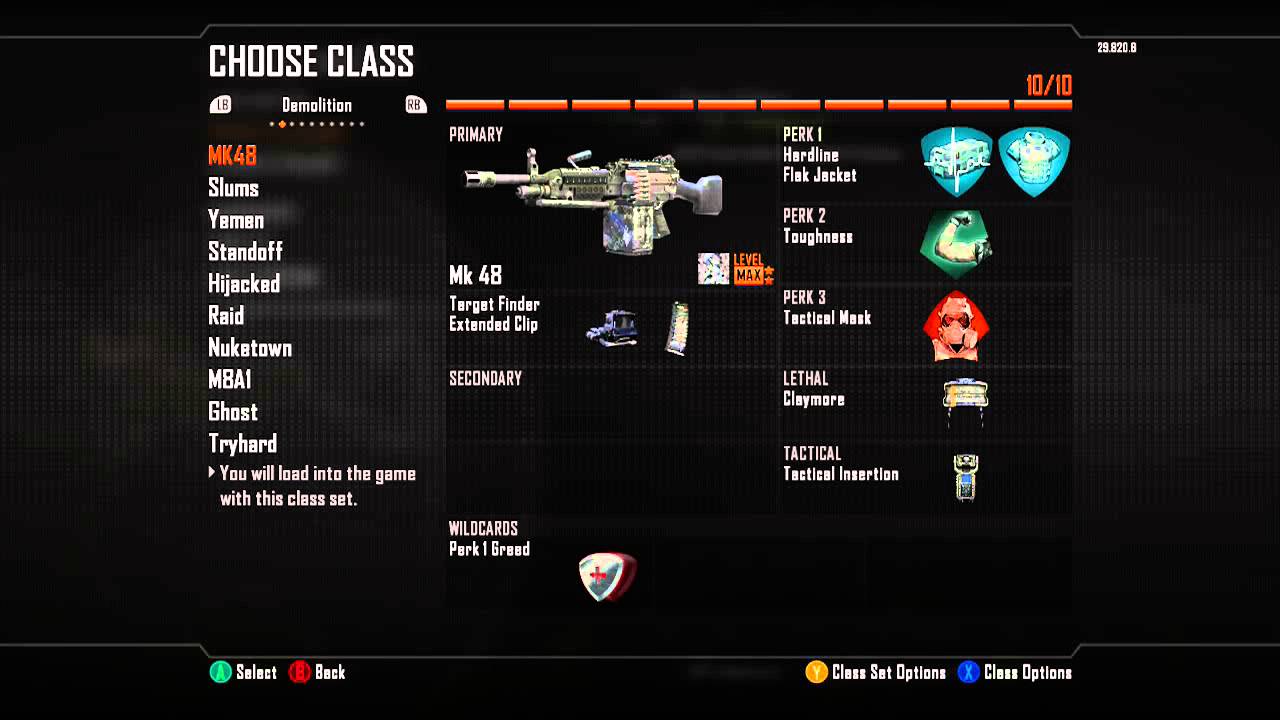Viewport: 1280px width, 720px height.
Task: Choose the M8A1 class
Action: (x=230, y=380)
